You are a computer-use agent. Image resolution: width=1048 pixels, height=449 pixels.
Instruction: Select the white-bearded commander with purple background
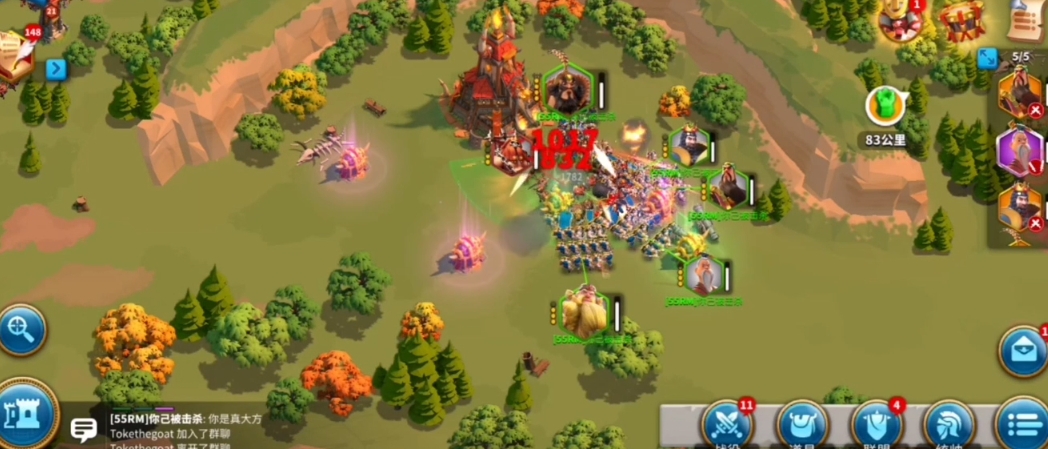click(x=1021, y=151)
